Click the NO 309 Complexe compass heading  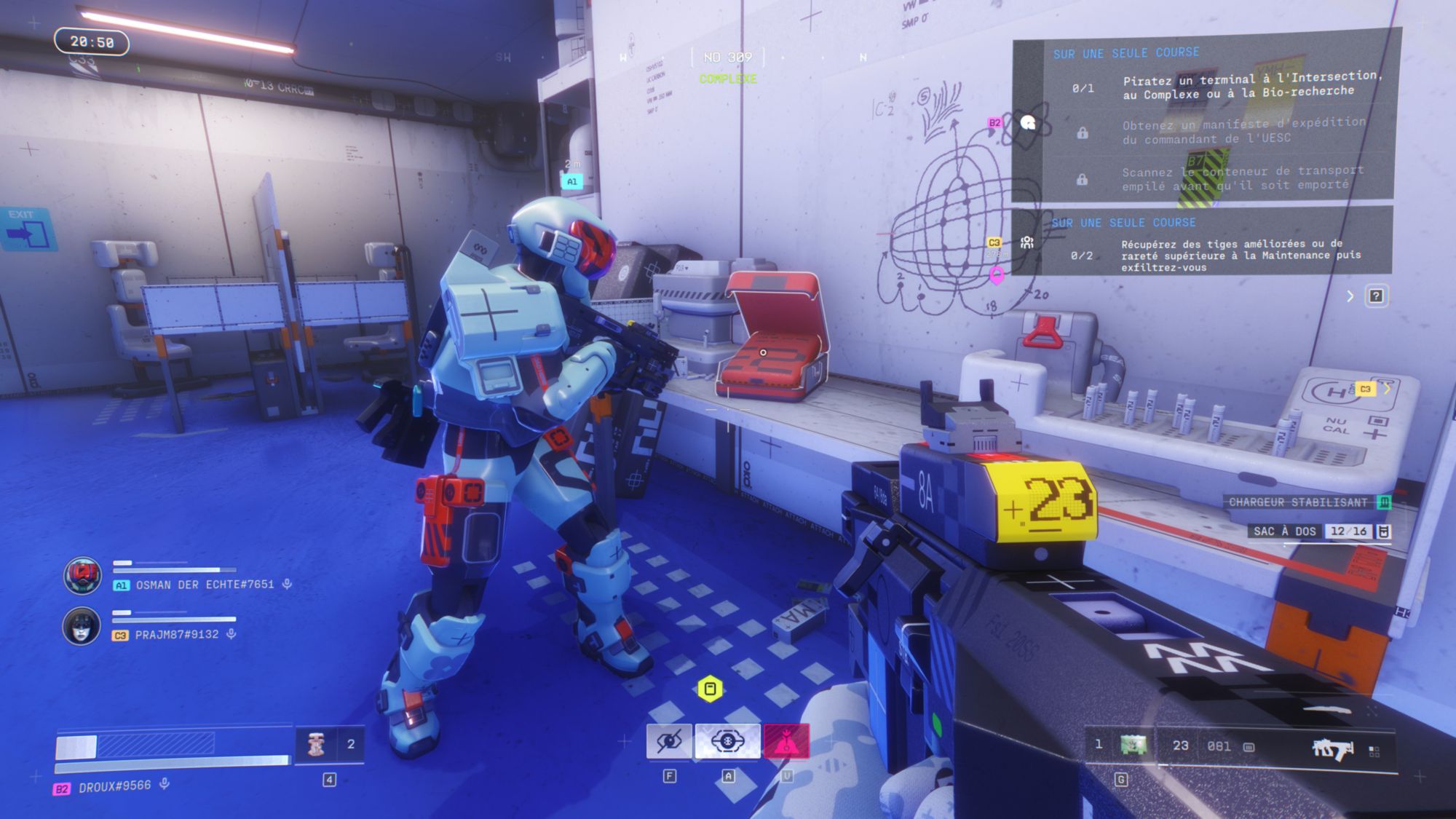click(x=728, y=66)
